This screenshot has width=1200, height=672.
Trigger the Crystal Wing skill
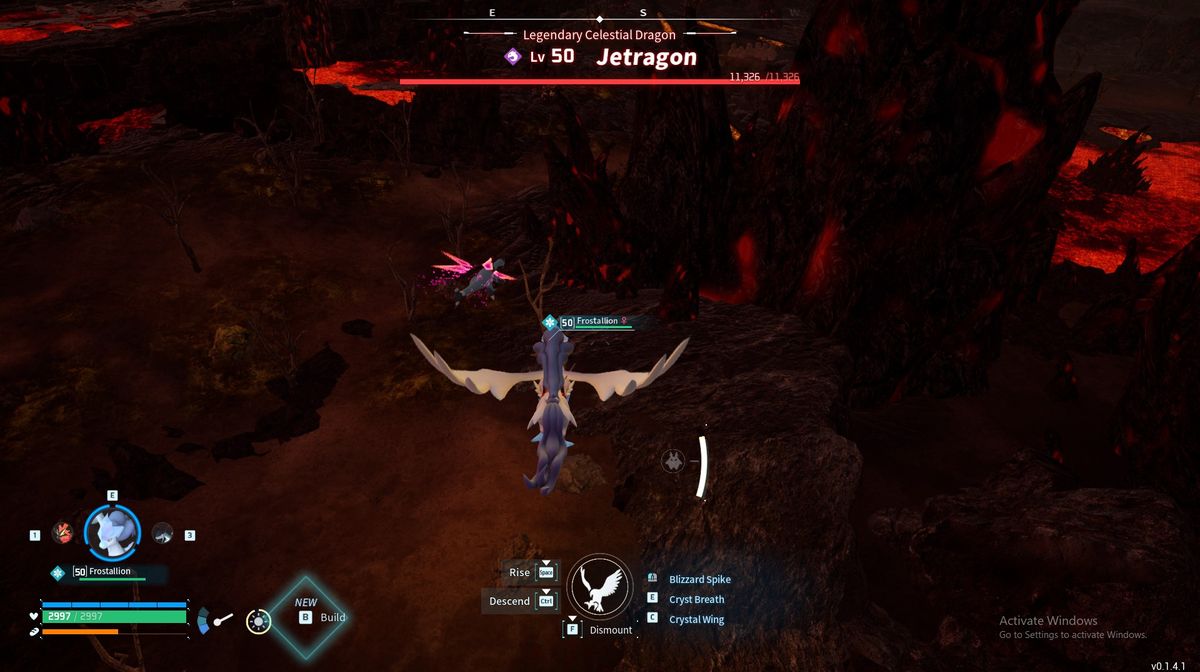696,620
